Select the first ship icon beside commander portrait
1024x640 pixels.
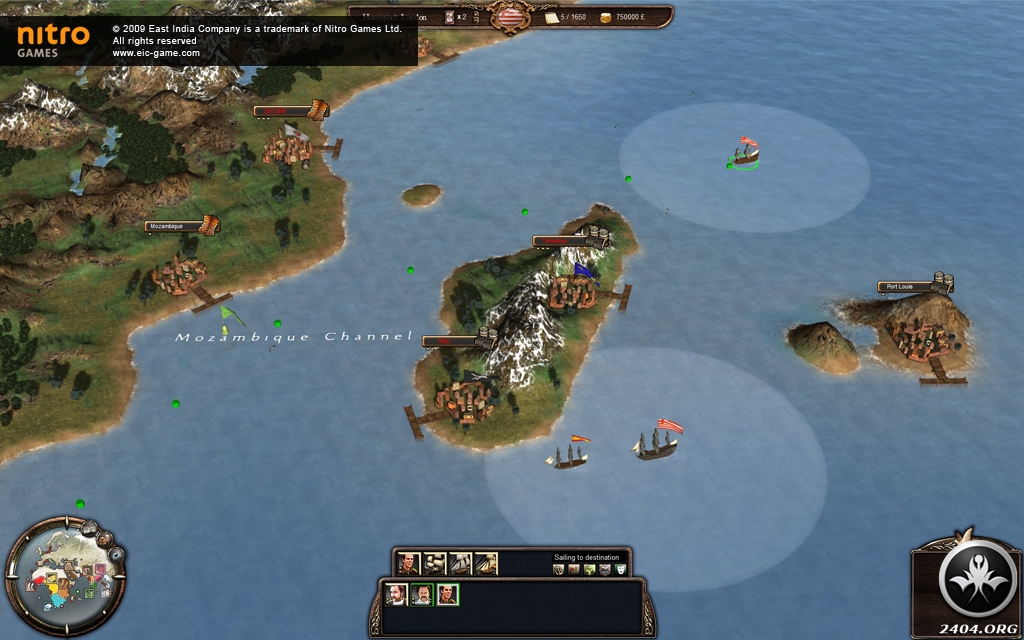434,564
